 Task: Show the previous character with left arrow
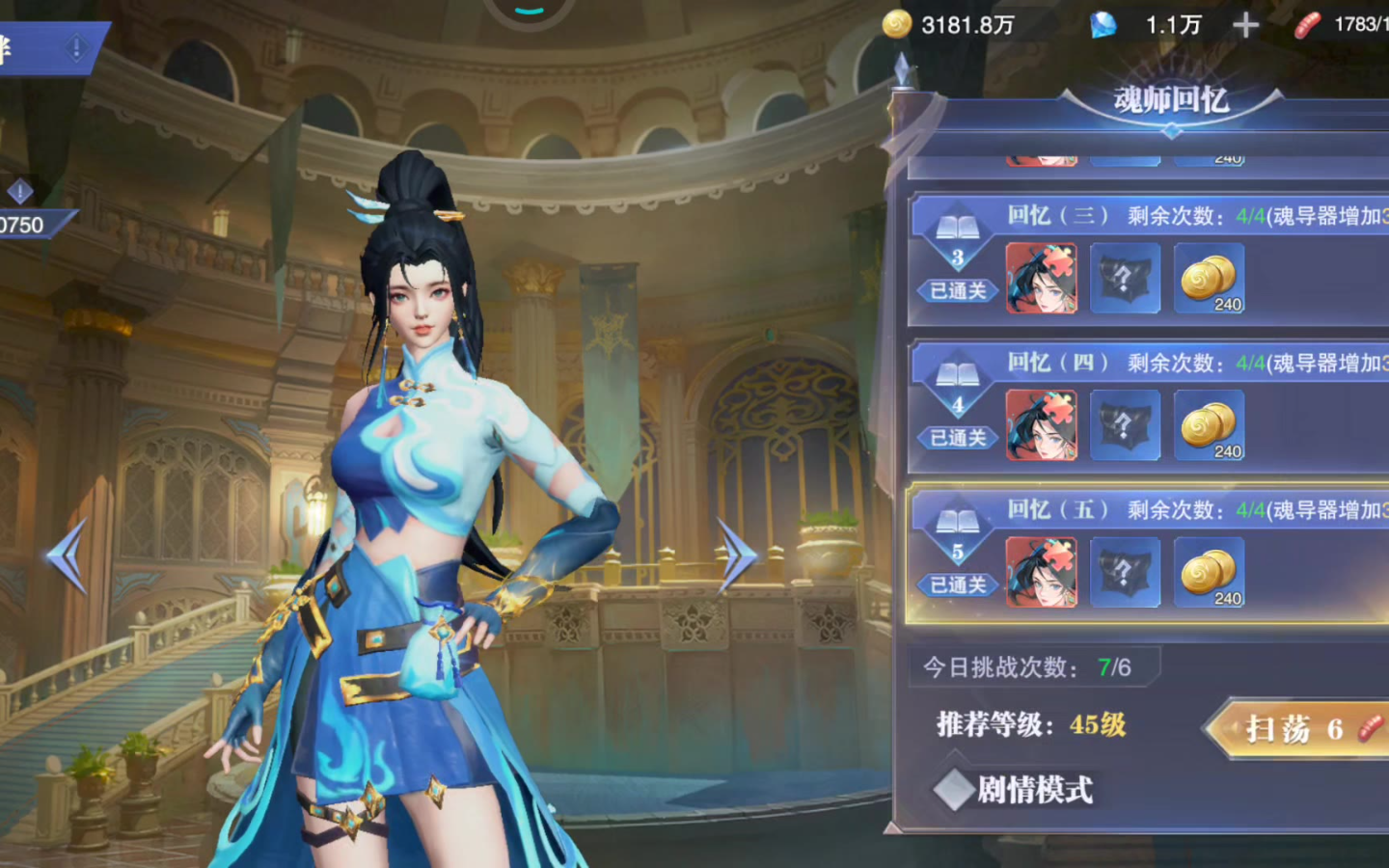tap(68, 556)
